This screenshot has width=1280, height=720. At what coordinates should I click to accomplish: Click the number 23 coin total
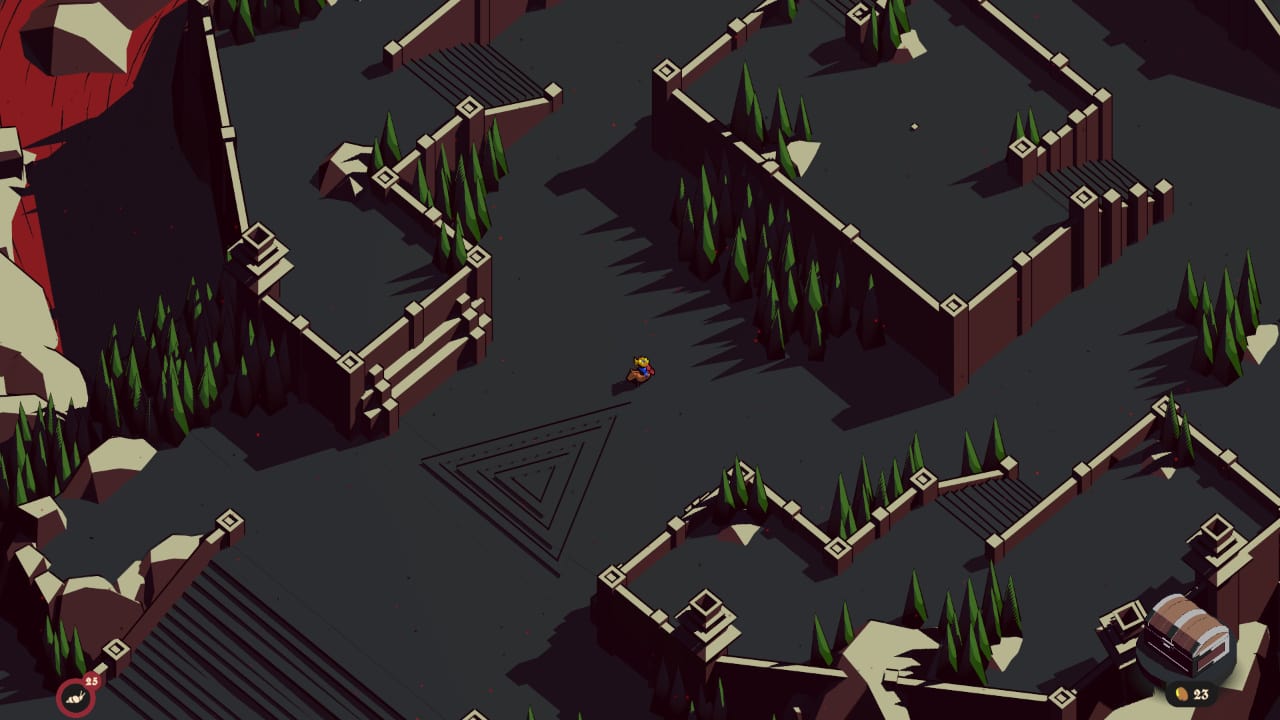(x=1202, y=695)
